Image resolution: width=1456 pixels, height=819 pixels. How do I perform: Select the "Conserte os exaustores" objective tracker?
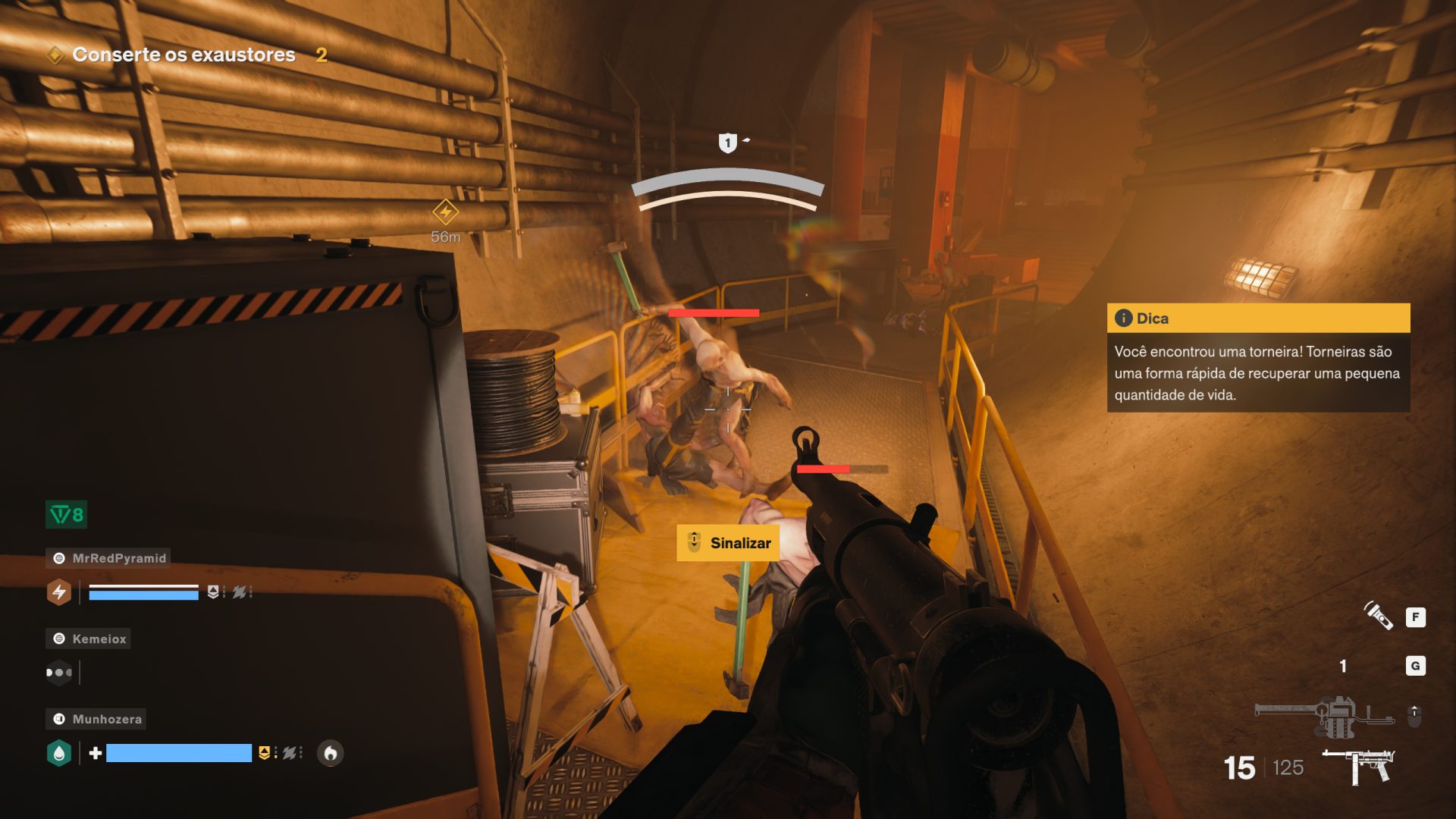(x=183, y=55)
